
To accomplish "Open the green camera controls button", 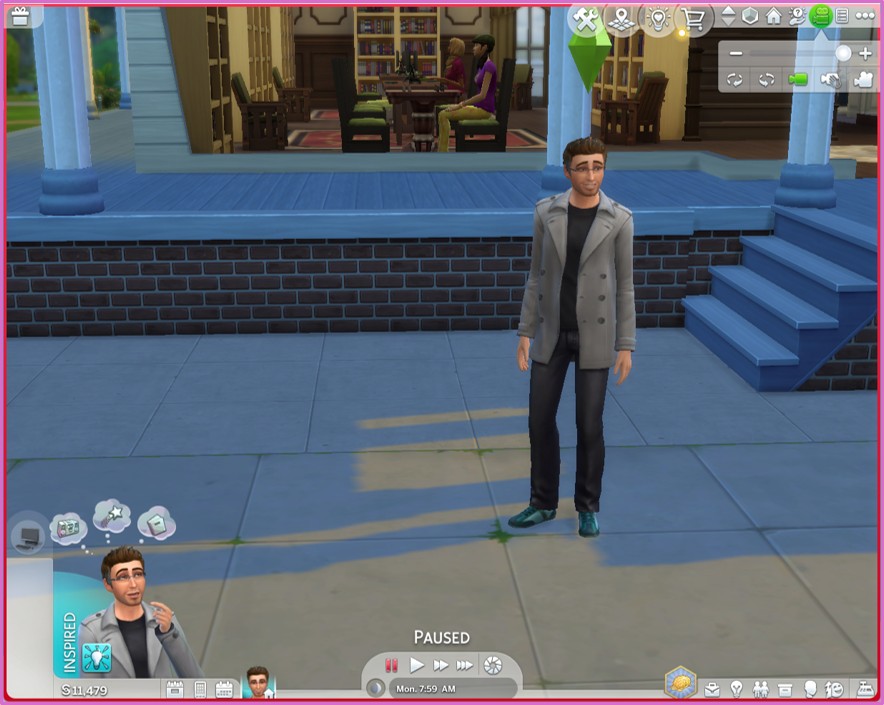I will click(820, 15).
